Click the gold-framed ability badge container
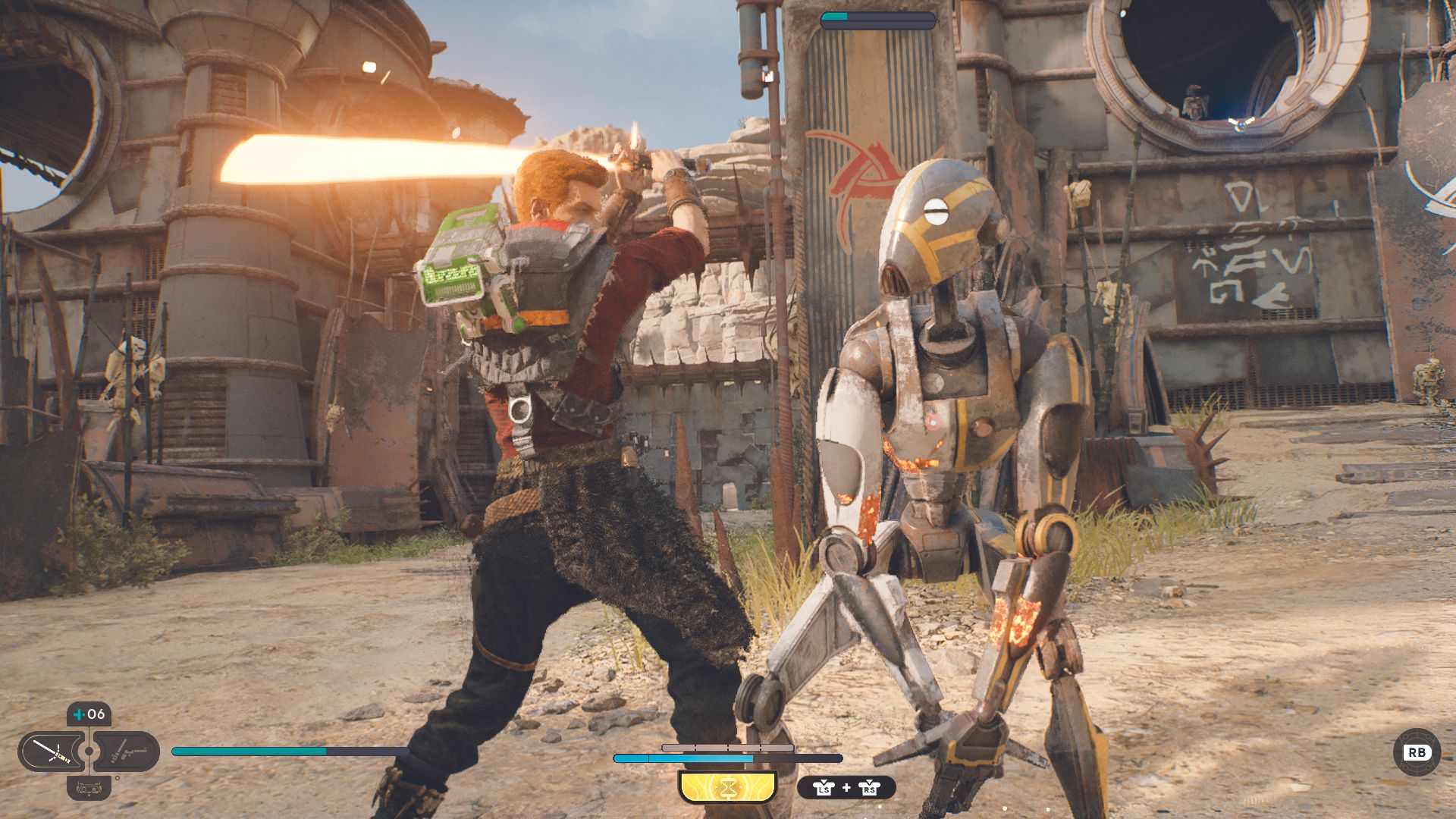 click(x=728, y=787)
